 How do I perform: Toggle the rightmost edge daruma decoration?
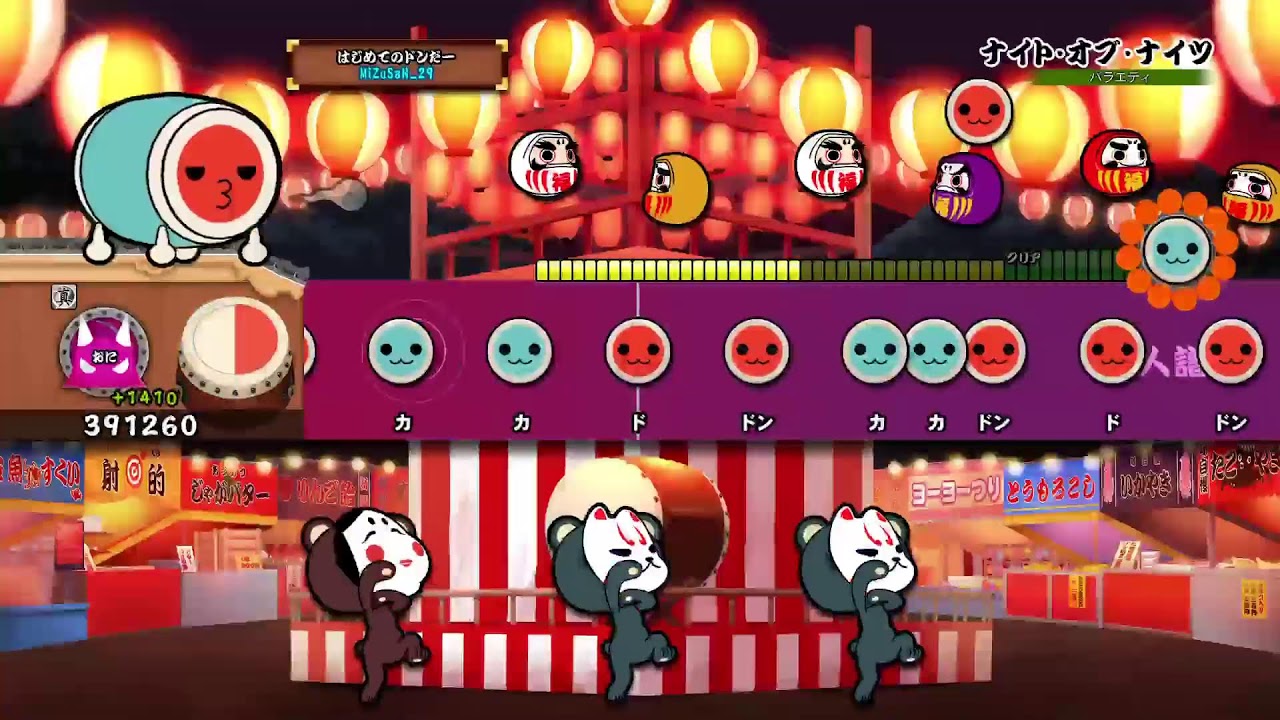tap(1248, 190)
